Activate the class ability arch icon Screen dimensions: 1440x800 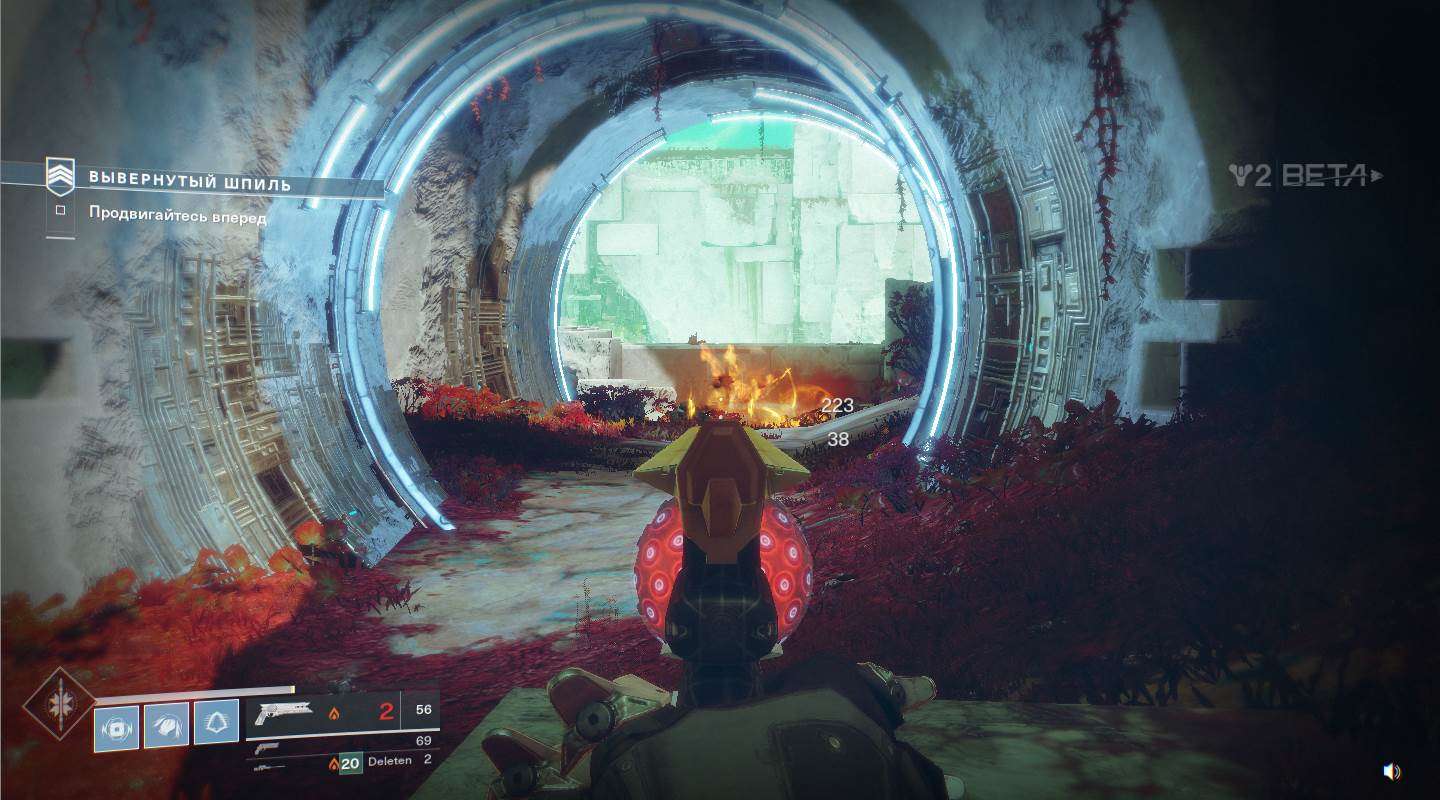(x=216, y=722)
